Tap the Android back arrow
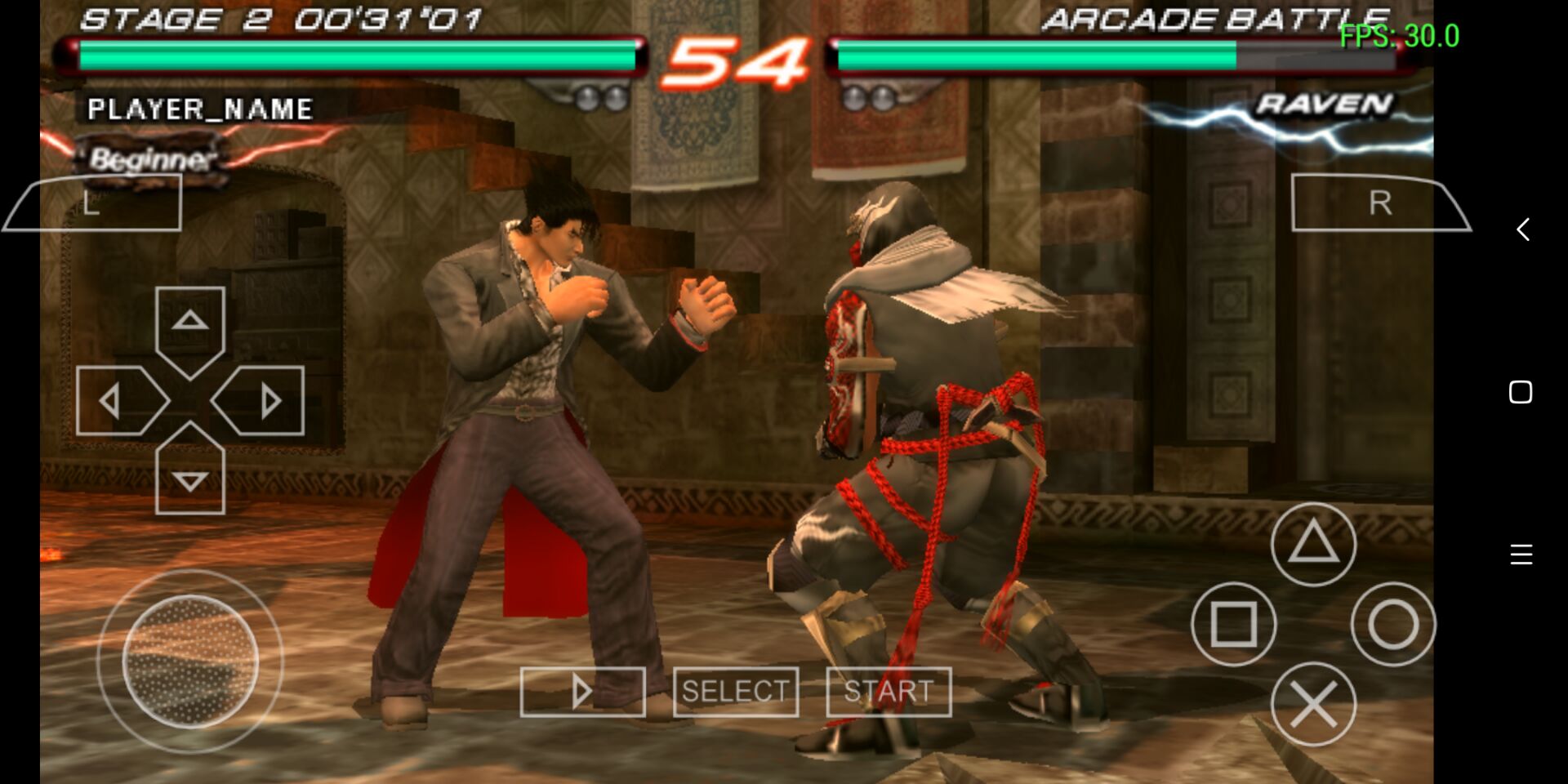 [1522, 229]
